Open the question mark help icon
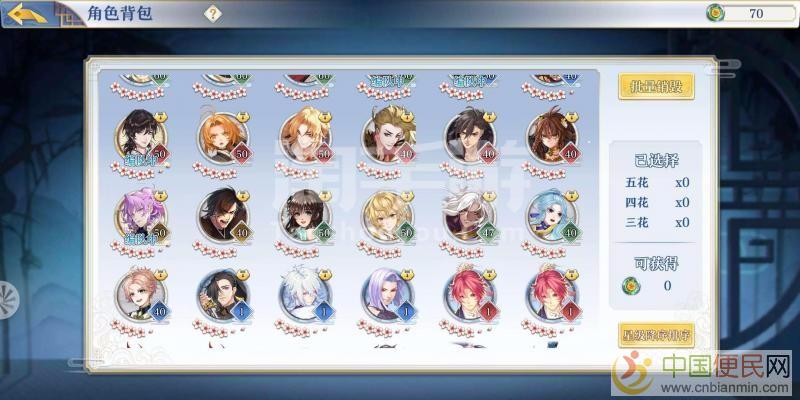The height and width of the screenshot is (400, 800). [x=212, y=13]
